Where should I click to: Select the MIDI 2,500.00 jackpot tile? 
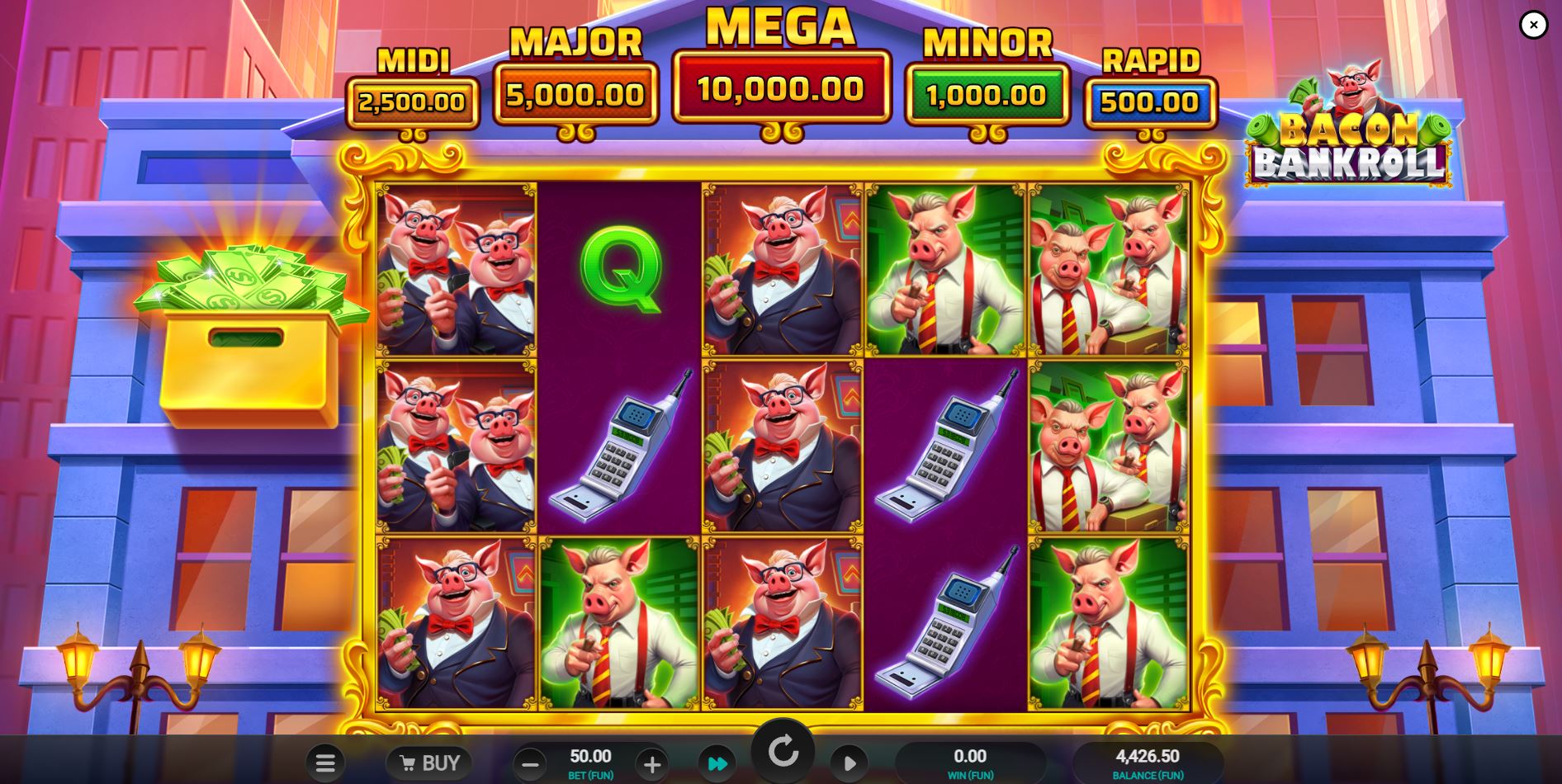click(x=412, y=99)
